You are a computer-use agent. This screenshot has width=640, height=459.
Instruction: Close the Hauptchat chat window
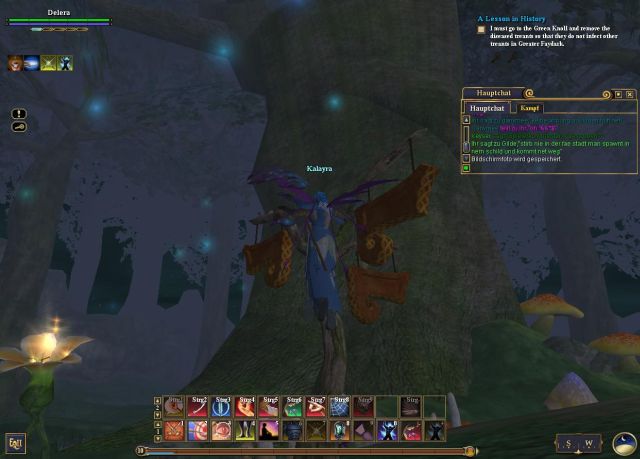click(630, 94)
